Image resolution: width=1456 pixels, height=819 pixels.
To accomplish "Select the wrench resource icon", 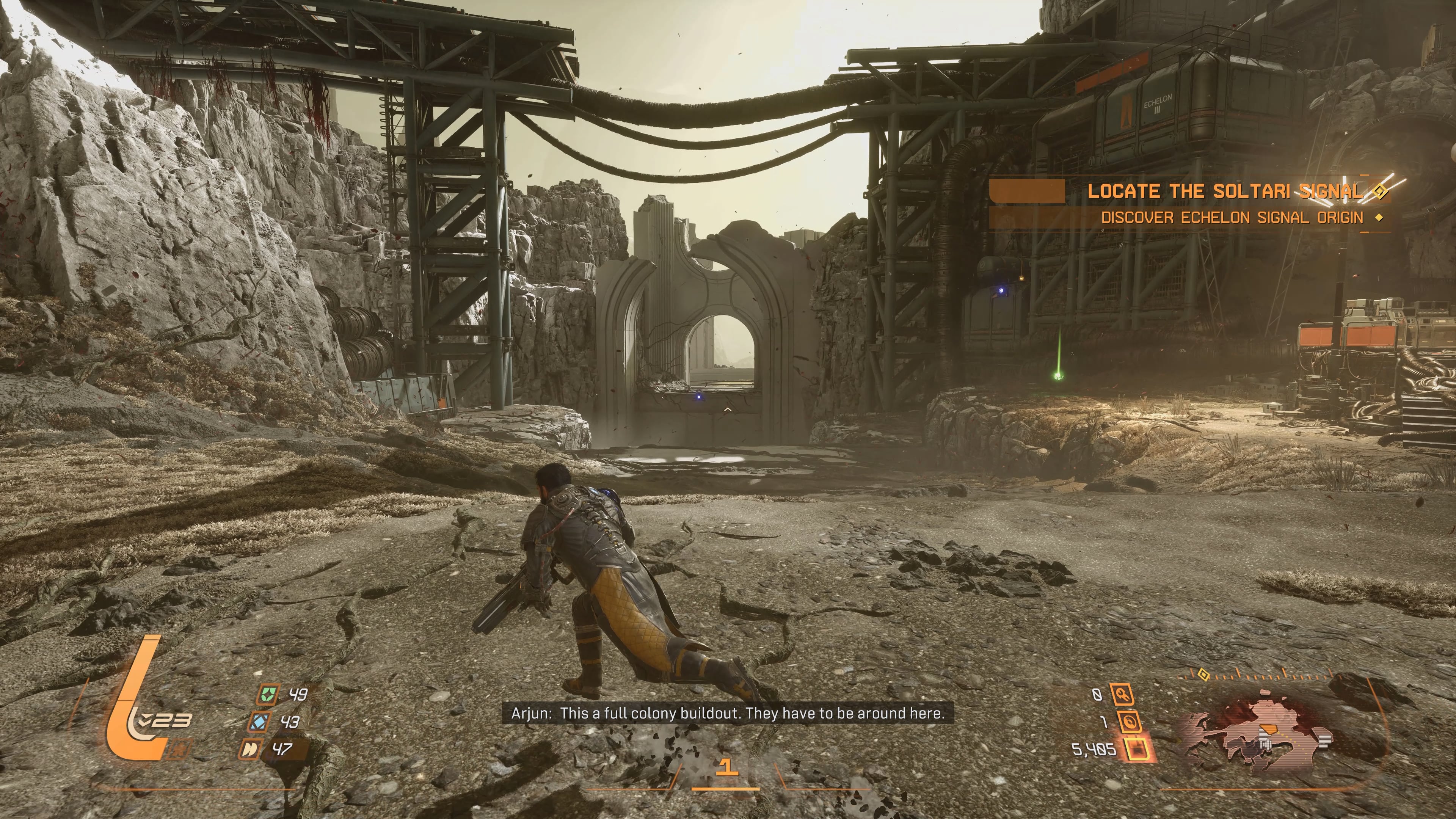I will click(1122, 694).
